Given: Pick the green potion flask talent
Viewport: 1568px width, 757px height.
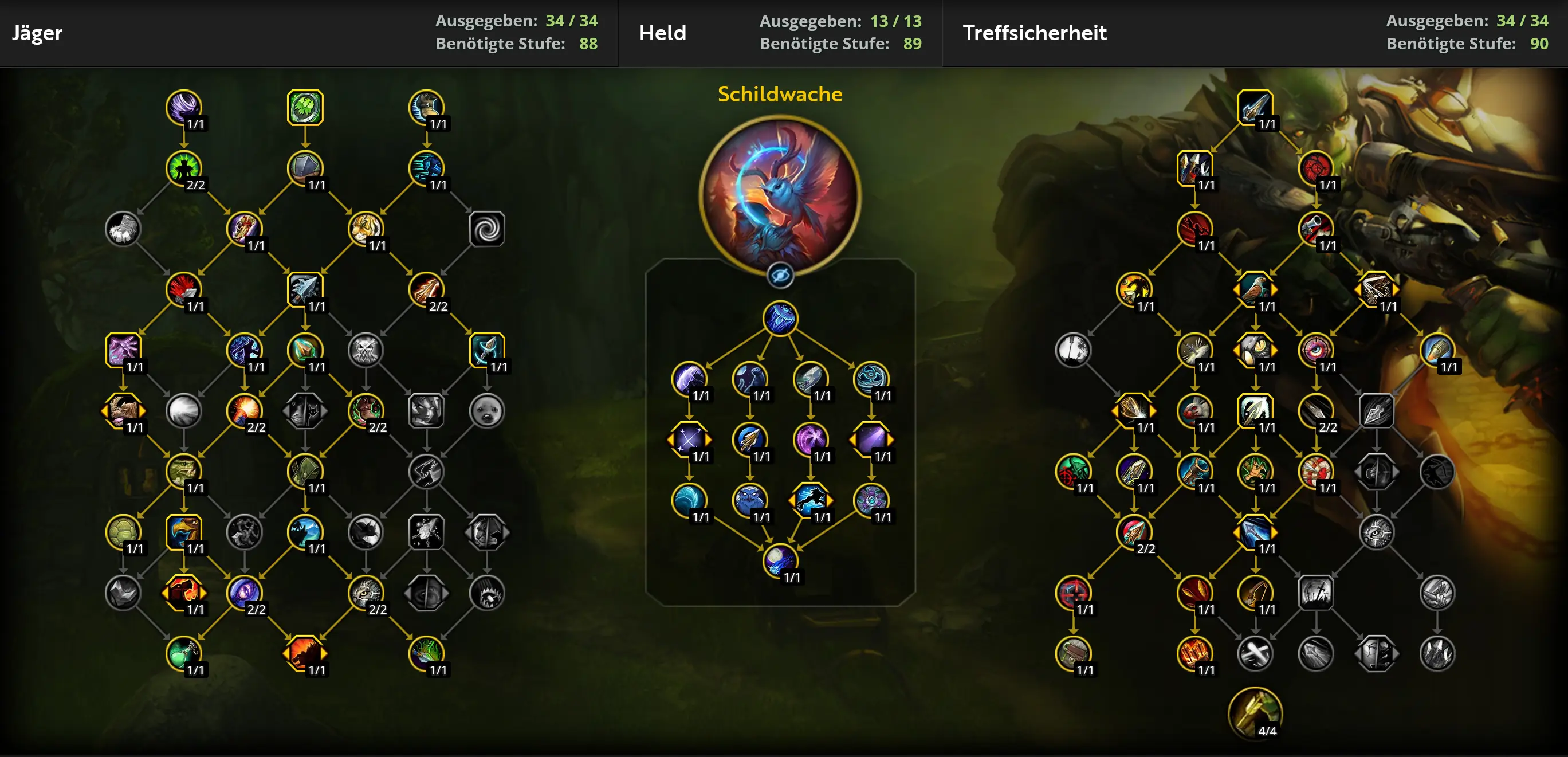Looking at the screenshot, I should (183, 653).
